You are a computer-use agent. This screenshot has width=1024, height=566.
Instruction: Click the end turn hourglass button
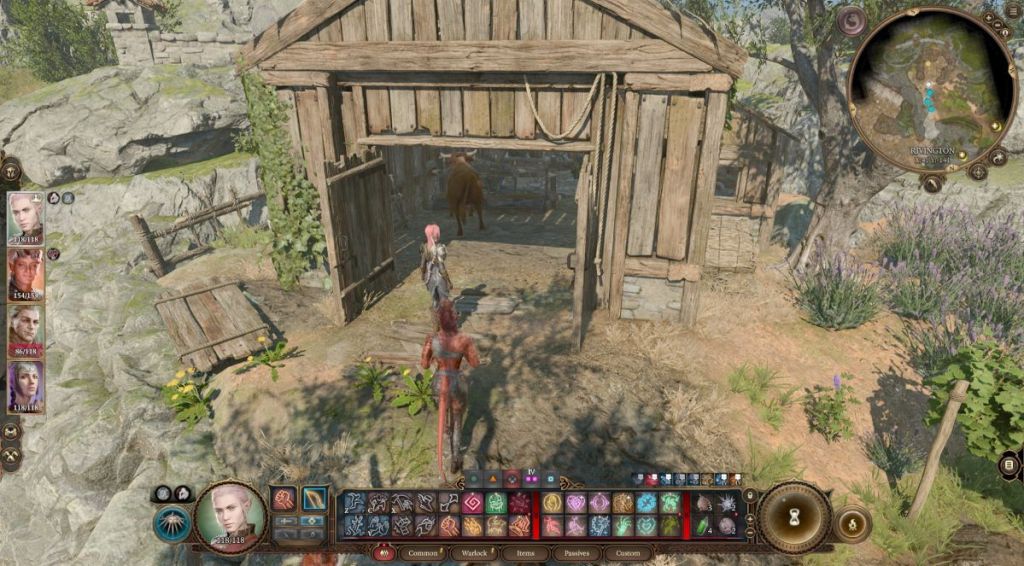coord(794,517)
